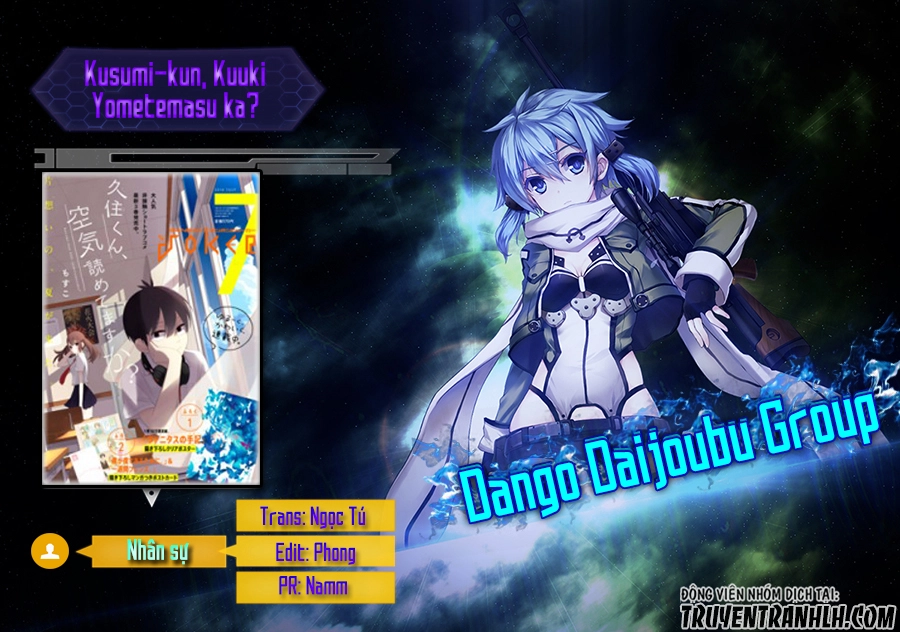Choose the Trans: Ngọc Tú entry

315,516
